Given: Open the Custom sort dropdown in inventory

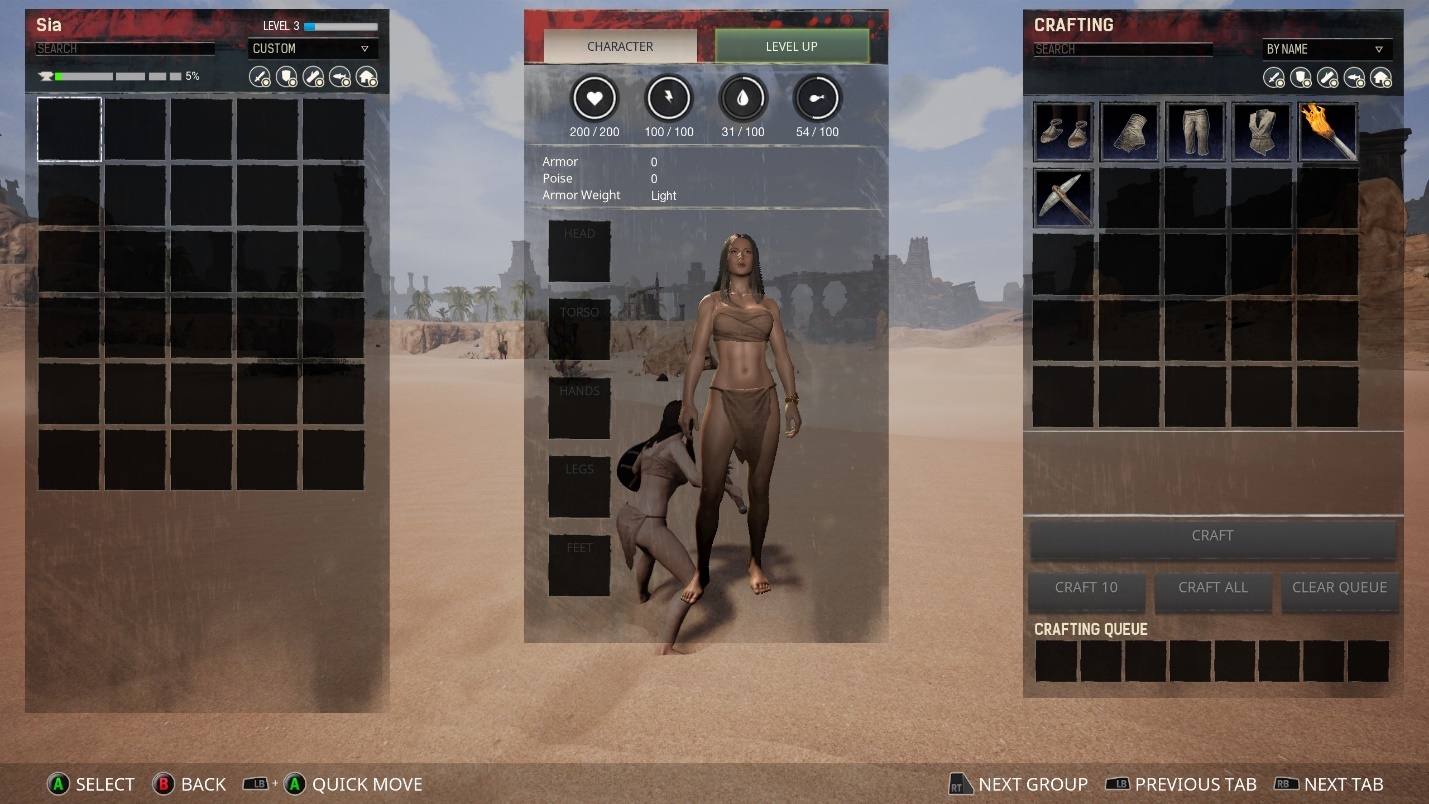Looking at the screenshot, I should pyautogui.click(x=312, y=48).
